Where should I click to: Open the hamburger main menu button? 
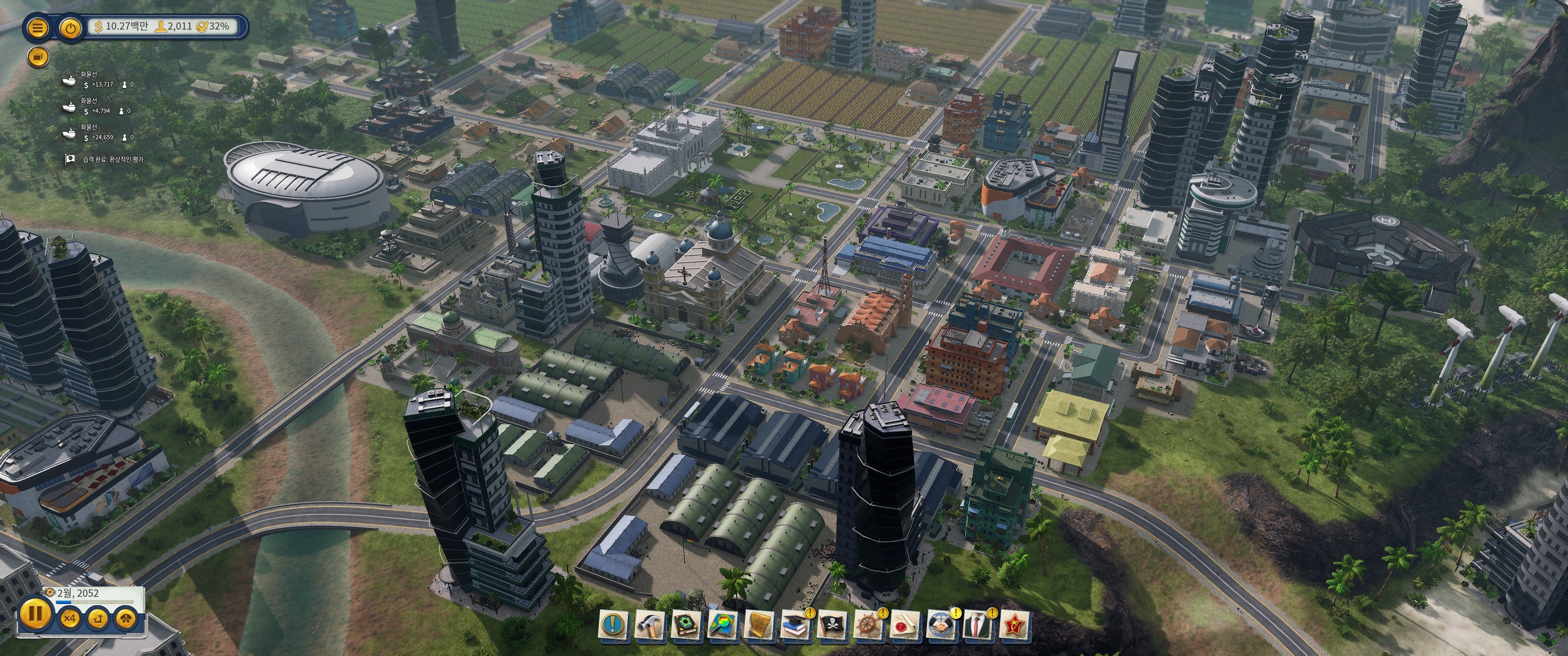click(38, 28)
